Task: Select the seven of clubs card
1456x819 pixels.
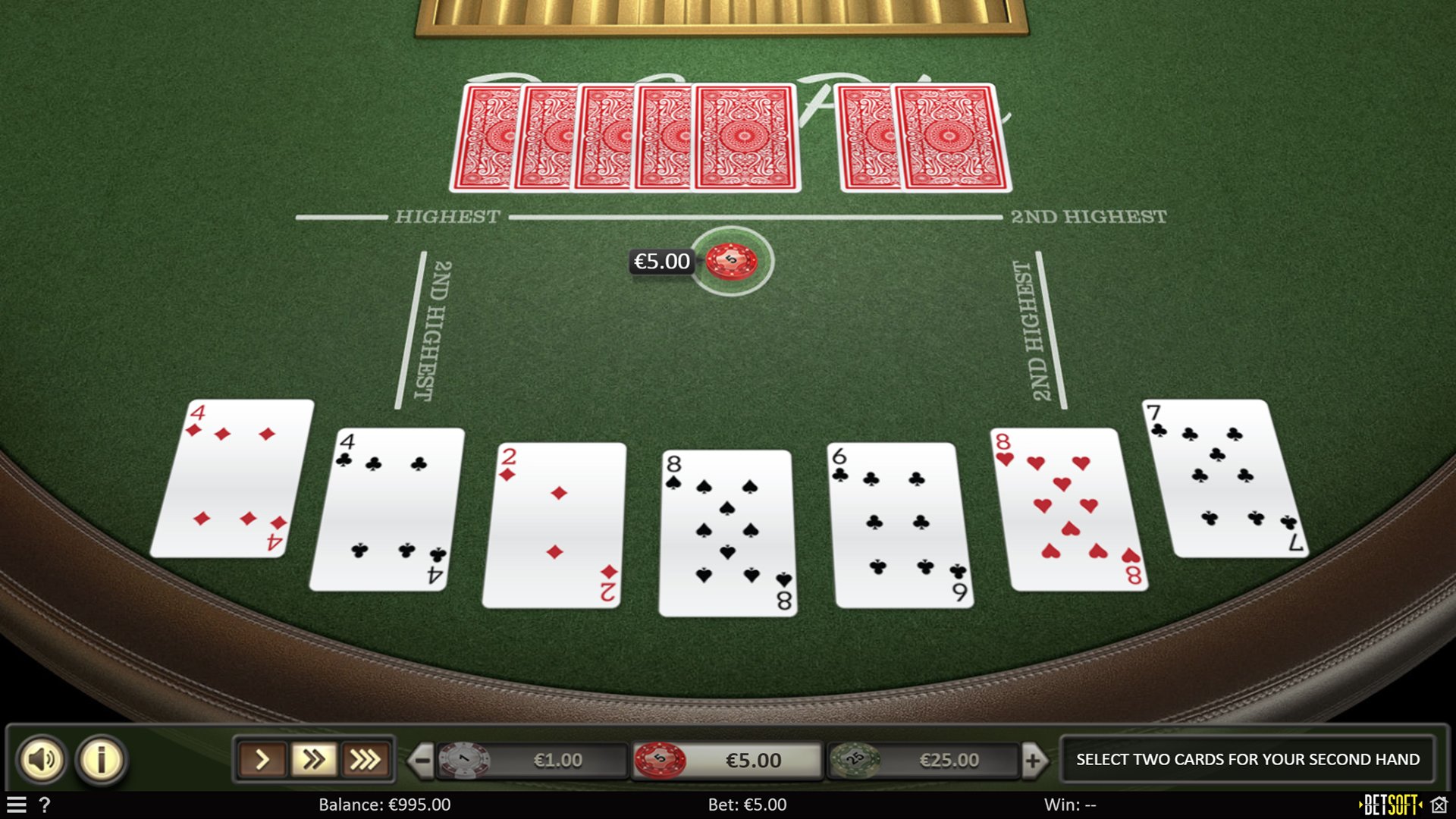Action: 1222,478
